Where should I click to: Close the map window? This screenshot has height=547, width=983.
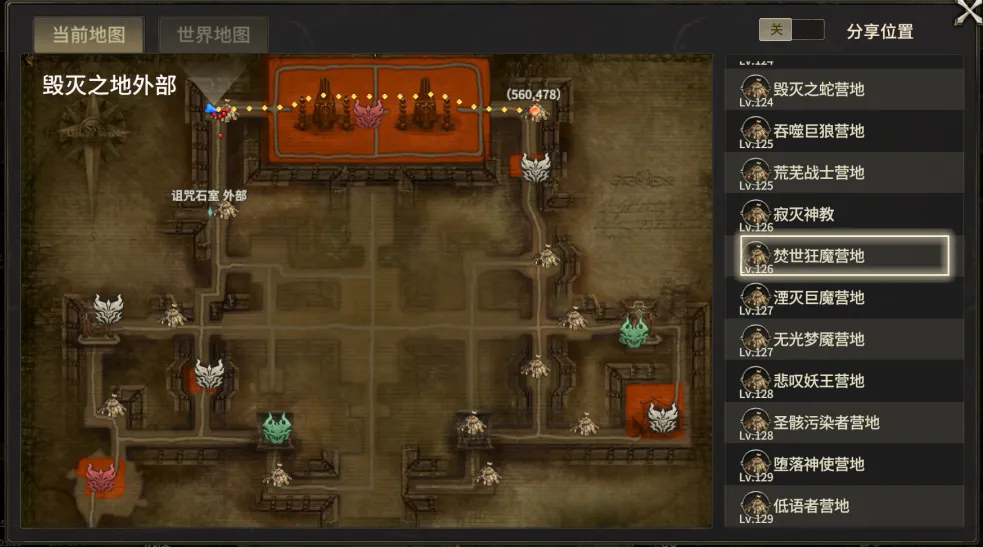(x=969, y=11)
